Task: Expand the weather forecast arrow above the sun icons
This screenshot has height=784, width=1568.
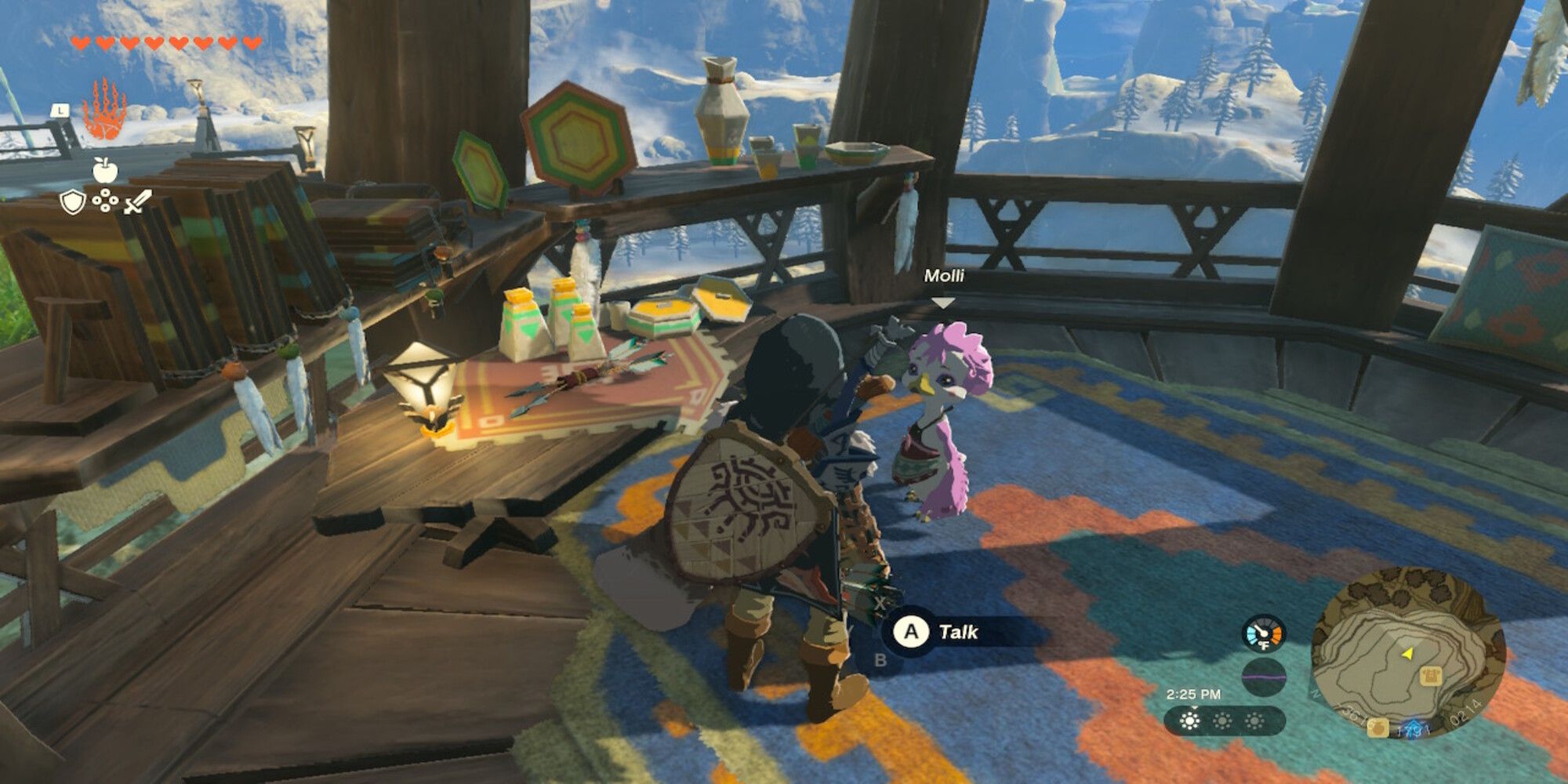Action: [1195, 708]
